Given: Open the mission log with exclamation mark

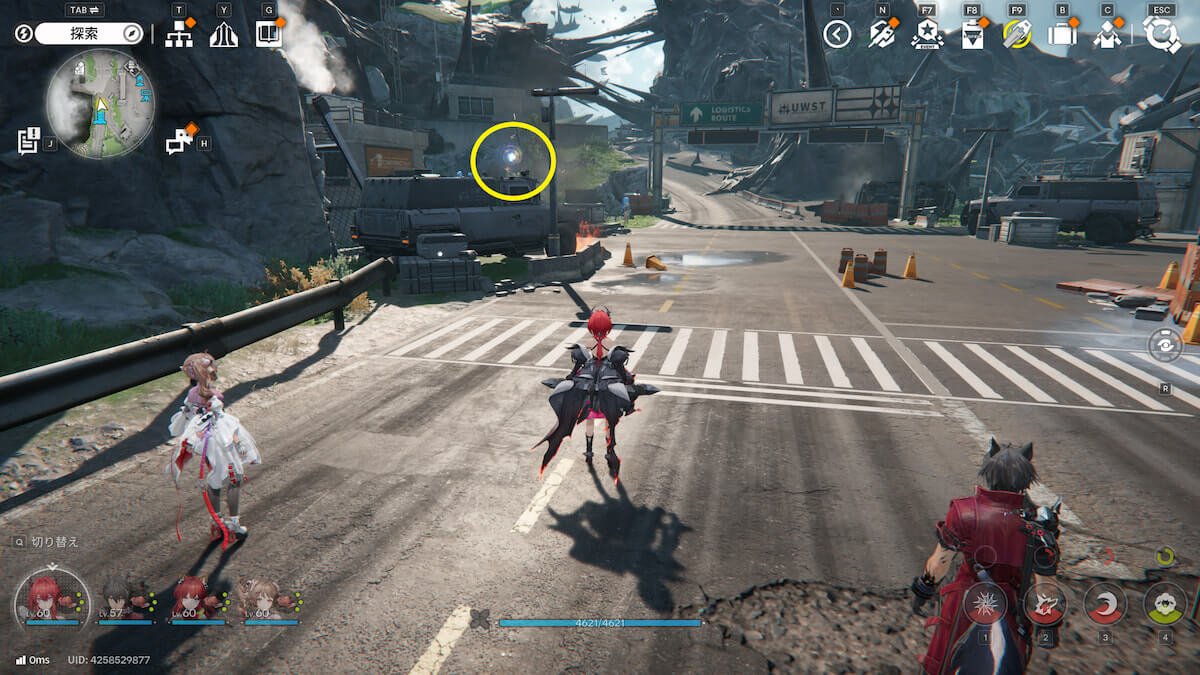Looking at the screenshot, I should (28, 141).
